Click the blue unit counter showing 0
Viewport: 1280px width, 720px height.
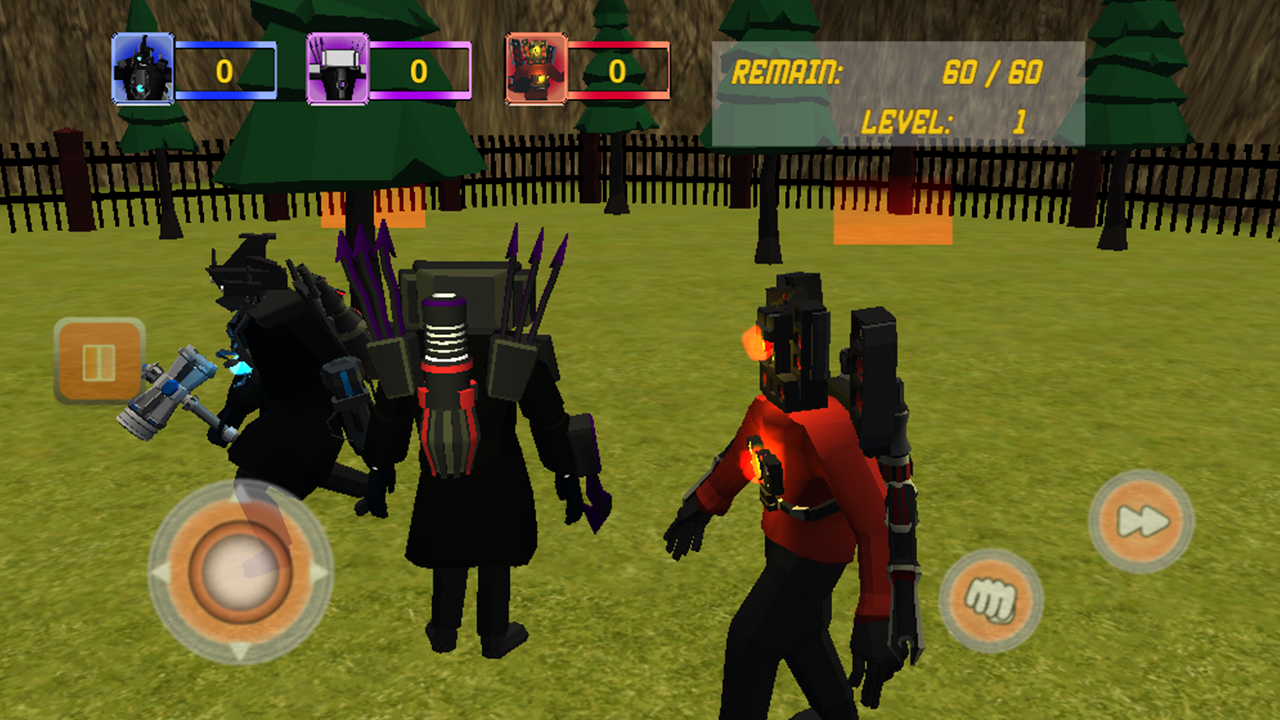225,70
